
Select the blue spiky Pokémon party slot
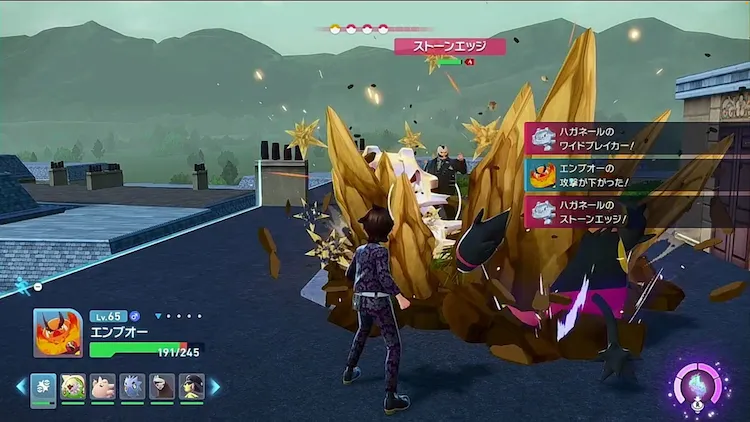pos(132,386)
